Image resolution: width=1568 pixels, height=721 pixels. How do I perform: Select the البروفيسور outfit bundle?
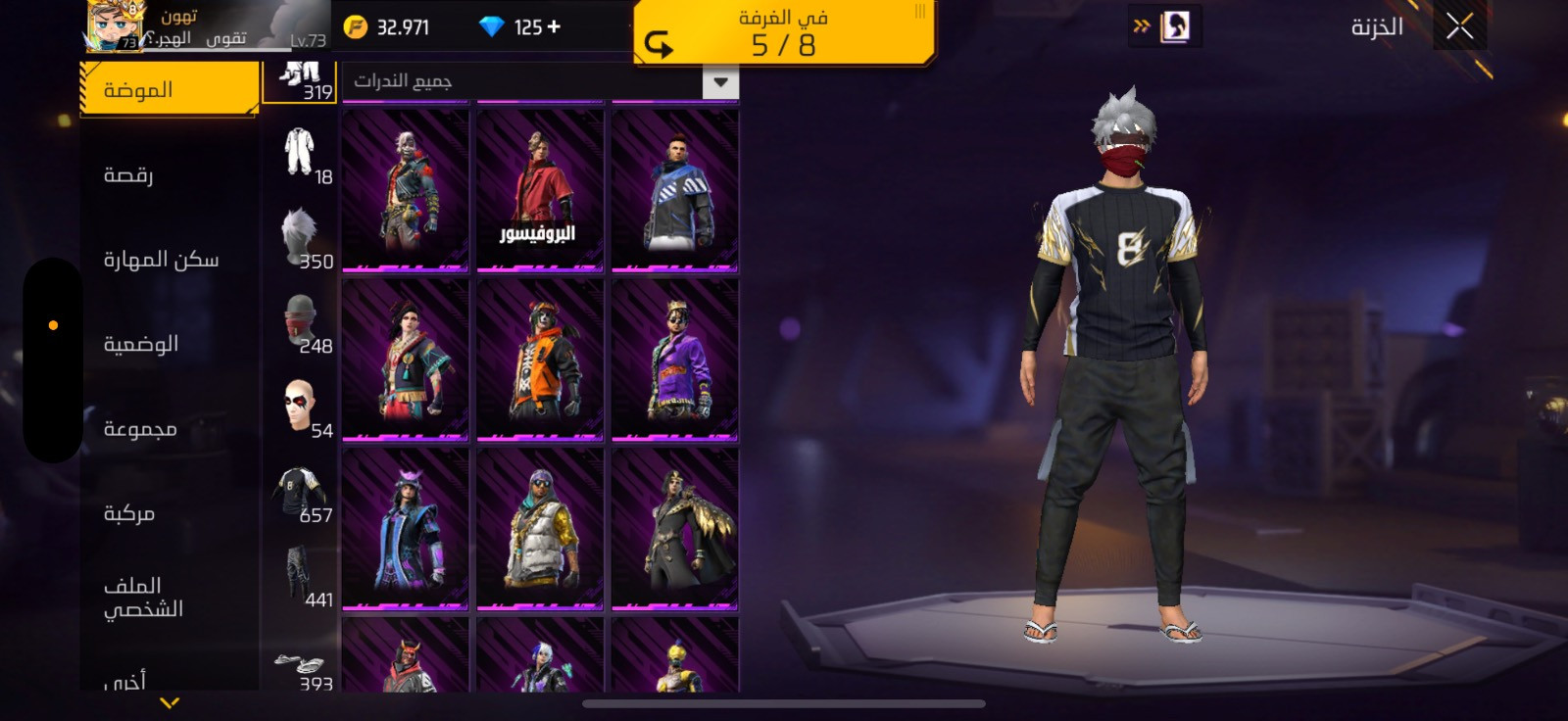[x=539, y=190]
